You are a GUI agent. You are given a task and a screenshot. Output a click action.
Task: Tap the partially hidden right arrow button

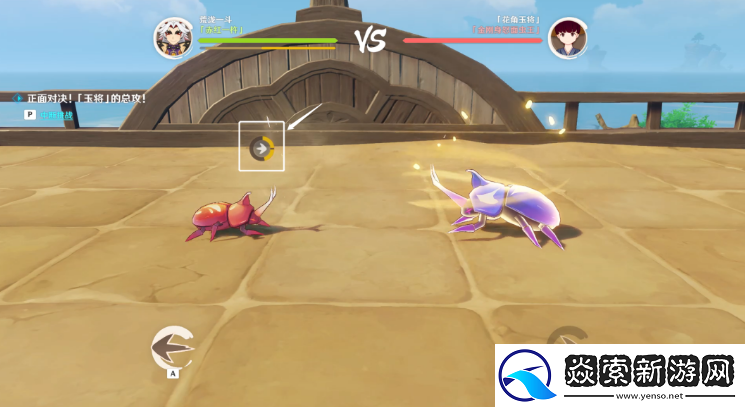tap(573, 339)
